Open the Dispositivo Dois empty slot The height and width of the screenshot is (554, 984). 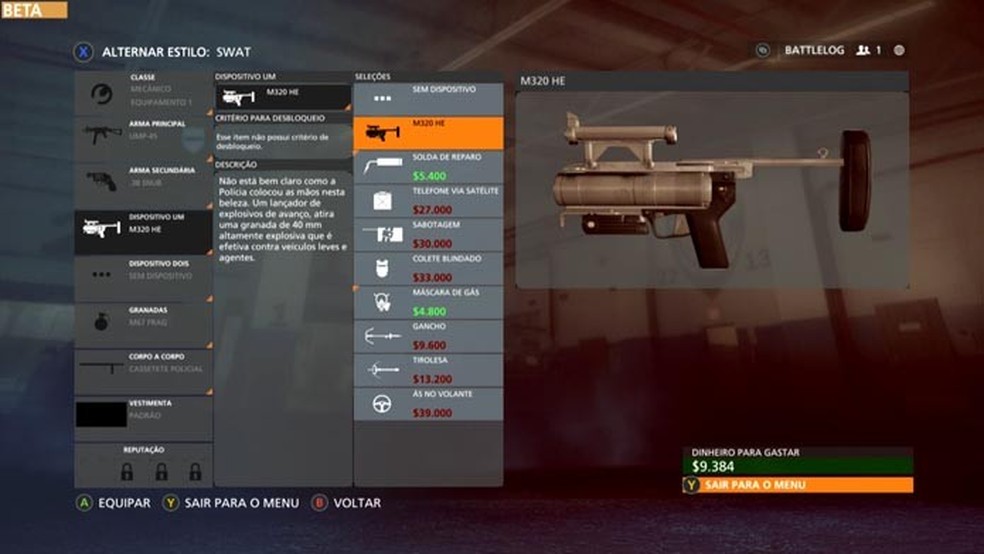(143, 274)
